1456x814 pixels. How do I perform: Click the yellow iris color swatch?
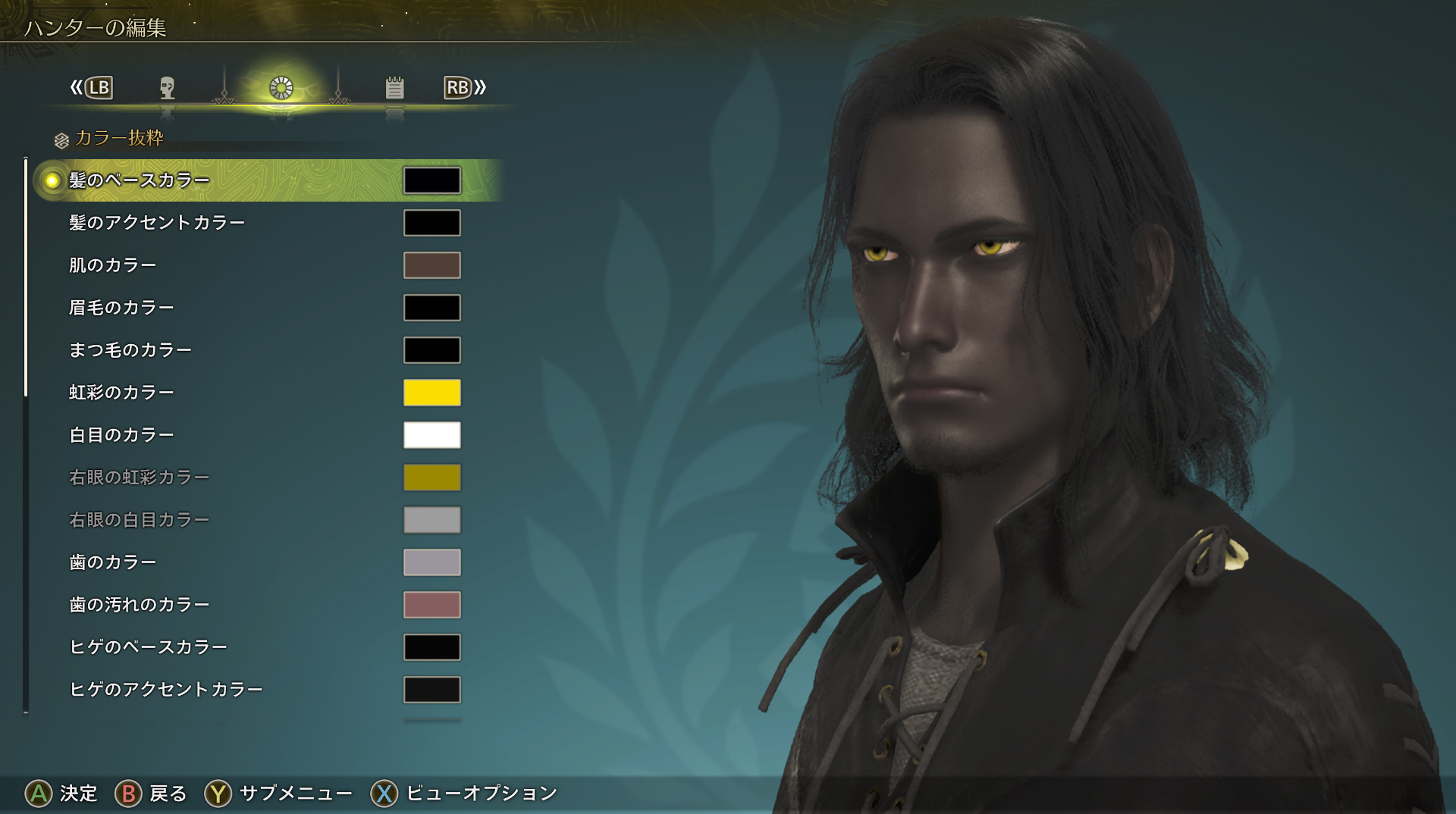(x=431, y=393)
